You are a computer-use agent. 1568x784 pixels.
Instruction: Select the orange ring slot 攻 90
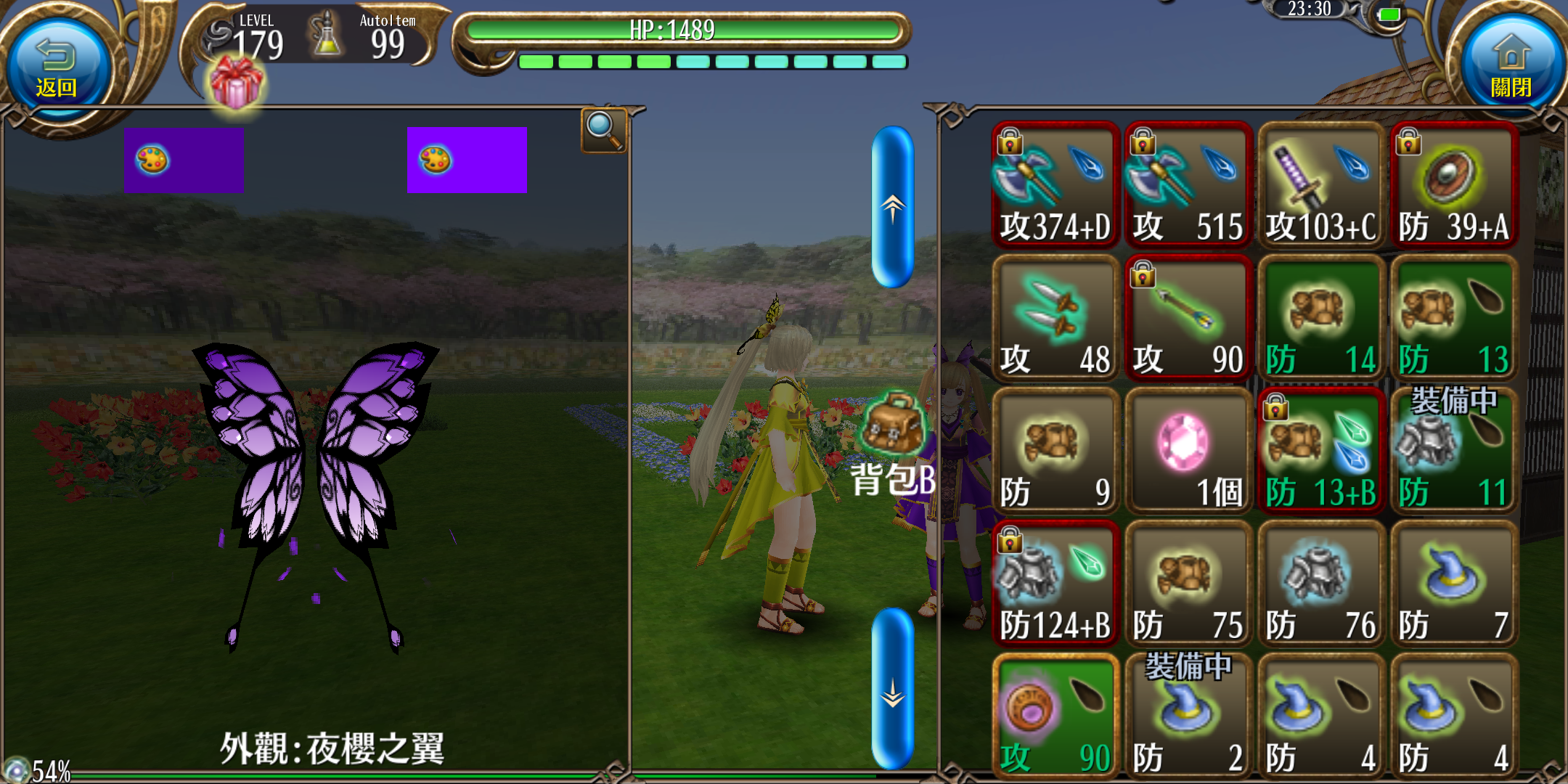tap(1055, 716)
